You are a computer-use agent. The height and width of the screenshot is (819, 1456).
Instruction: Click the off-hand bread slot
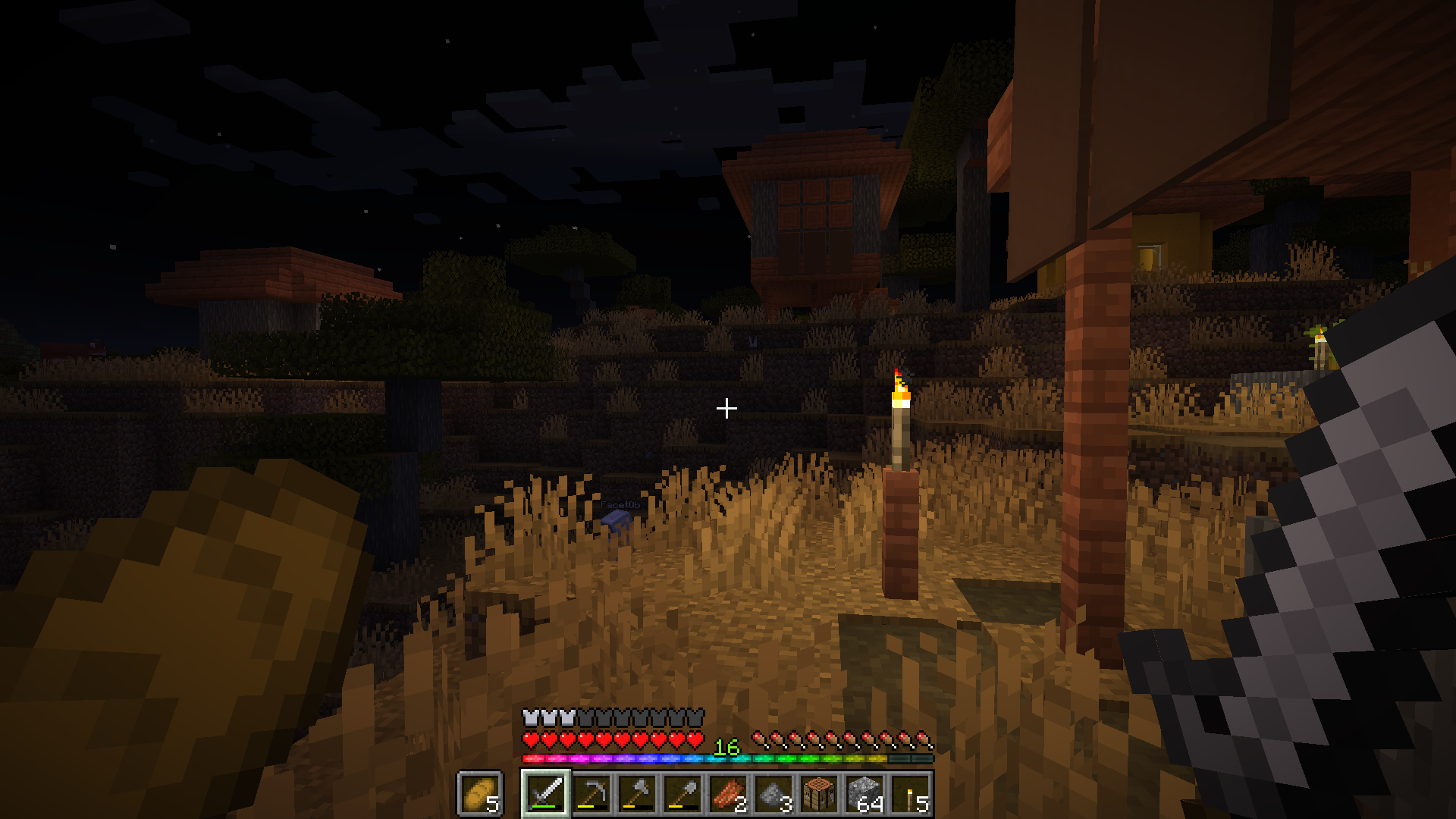[x=479, y=794]
